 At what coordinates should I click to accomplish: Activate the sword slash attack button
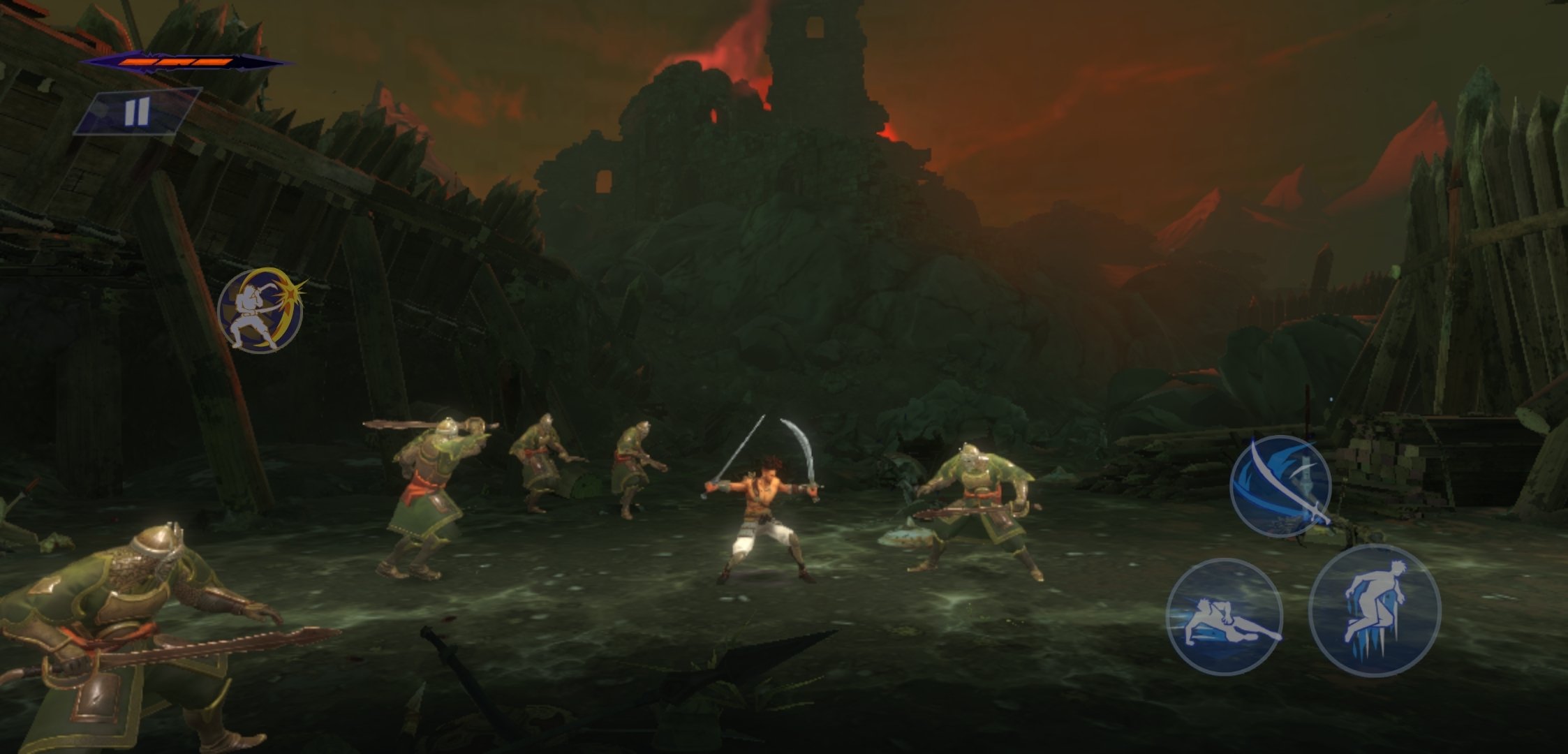pyautogui.click(x=1280, y=486)
